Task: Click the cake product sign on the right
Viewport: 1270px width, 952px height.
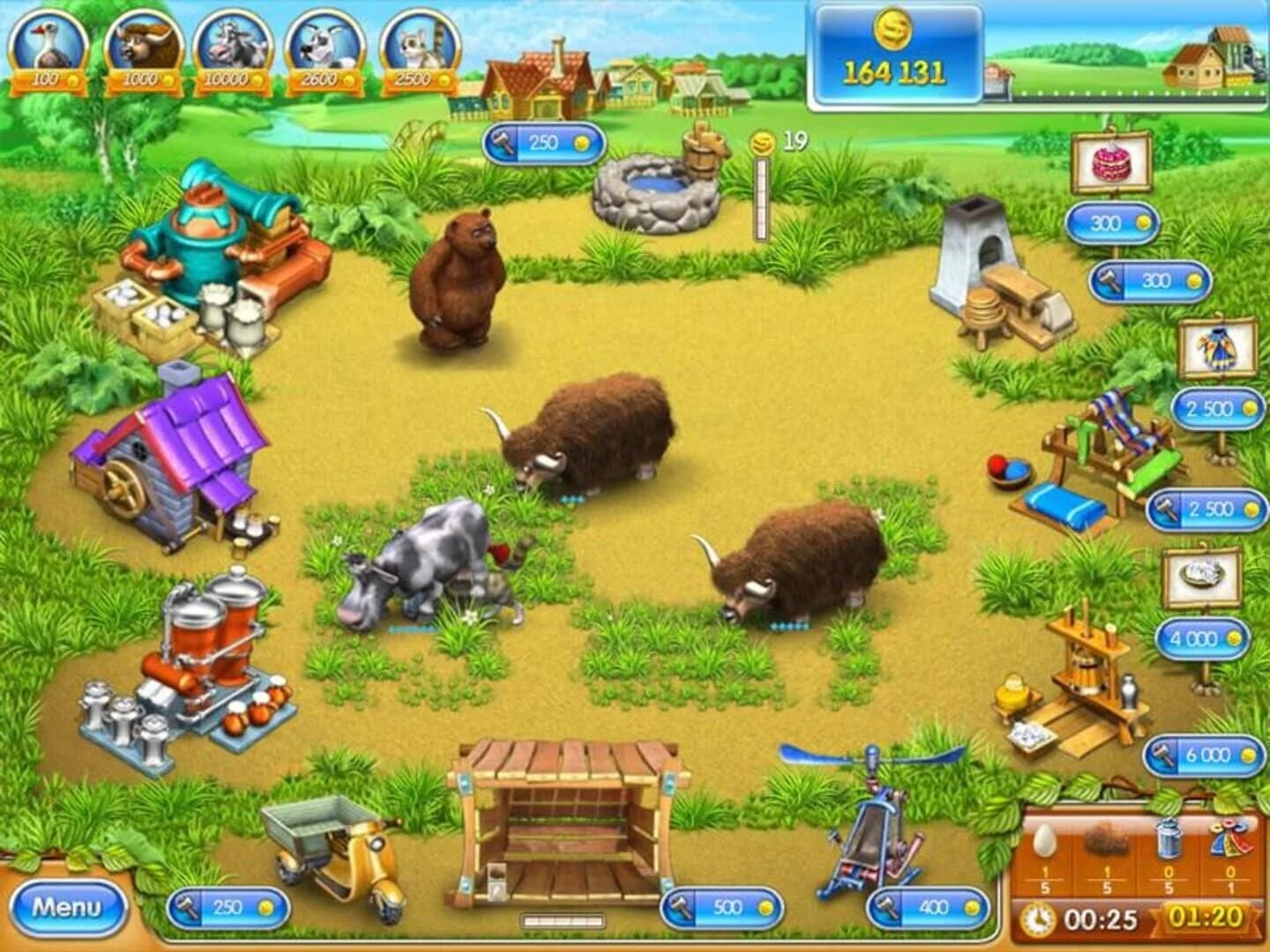Action: pyautogui.click(x=1109, y=160)
